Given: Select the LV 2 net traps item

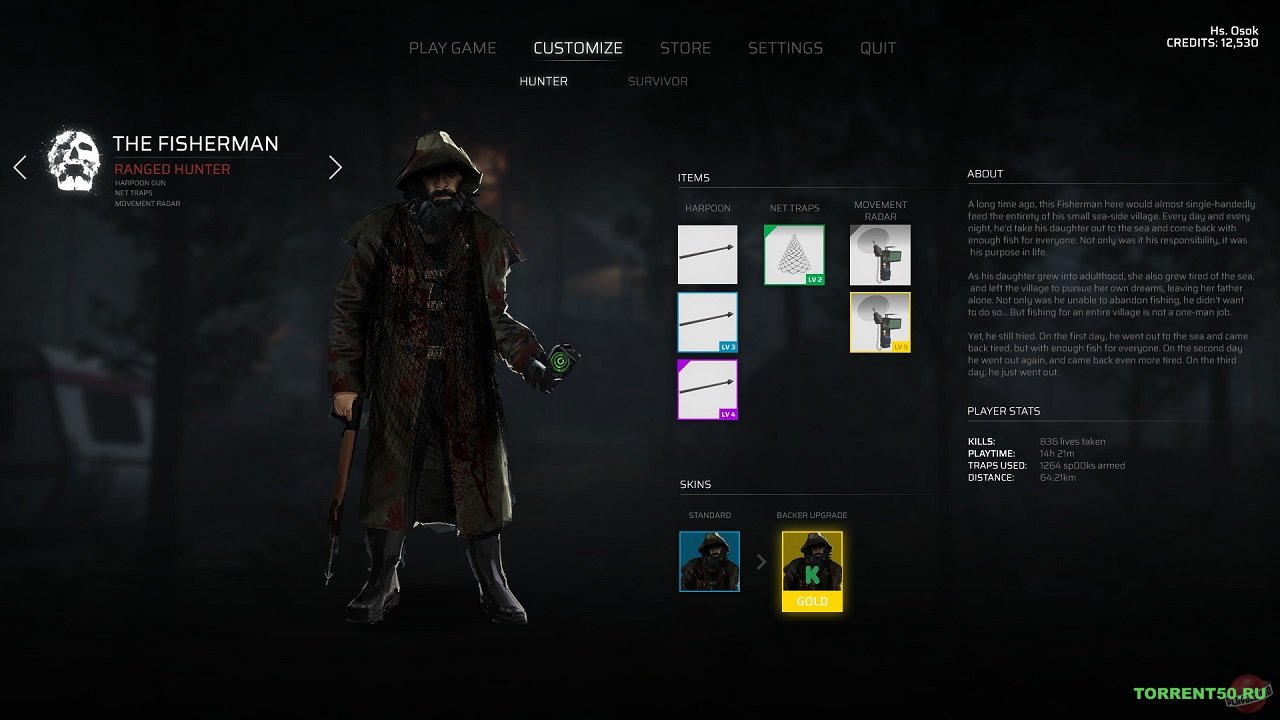Looking at the screenshot, I should 794,255.
